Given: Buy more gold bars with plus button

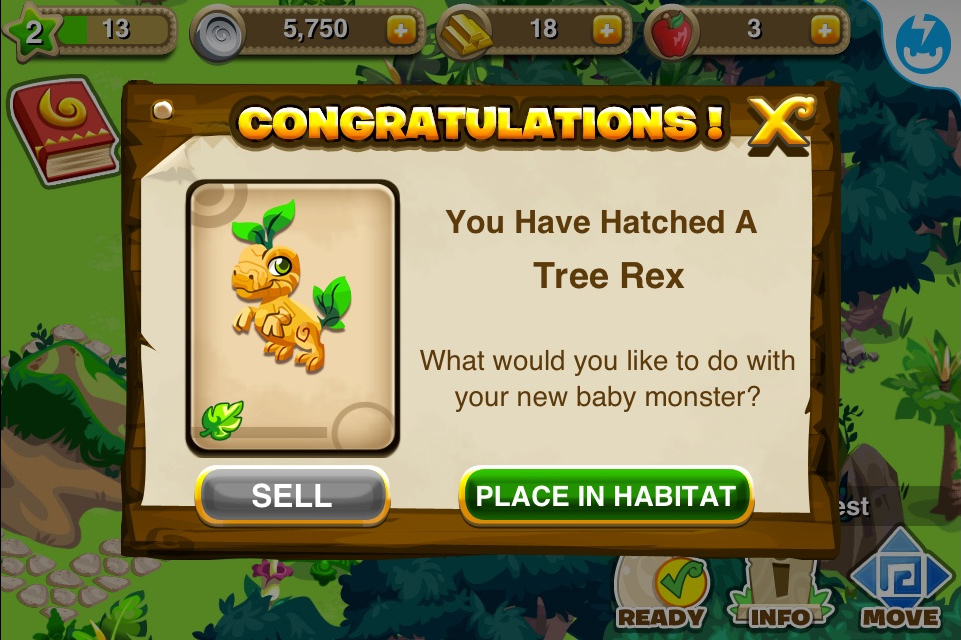Looking at the screenshot, I should (606, 30).
